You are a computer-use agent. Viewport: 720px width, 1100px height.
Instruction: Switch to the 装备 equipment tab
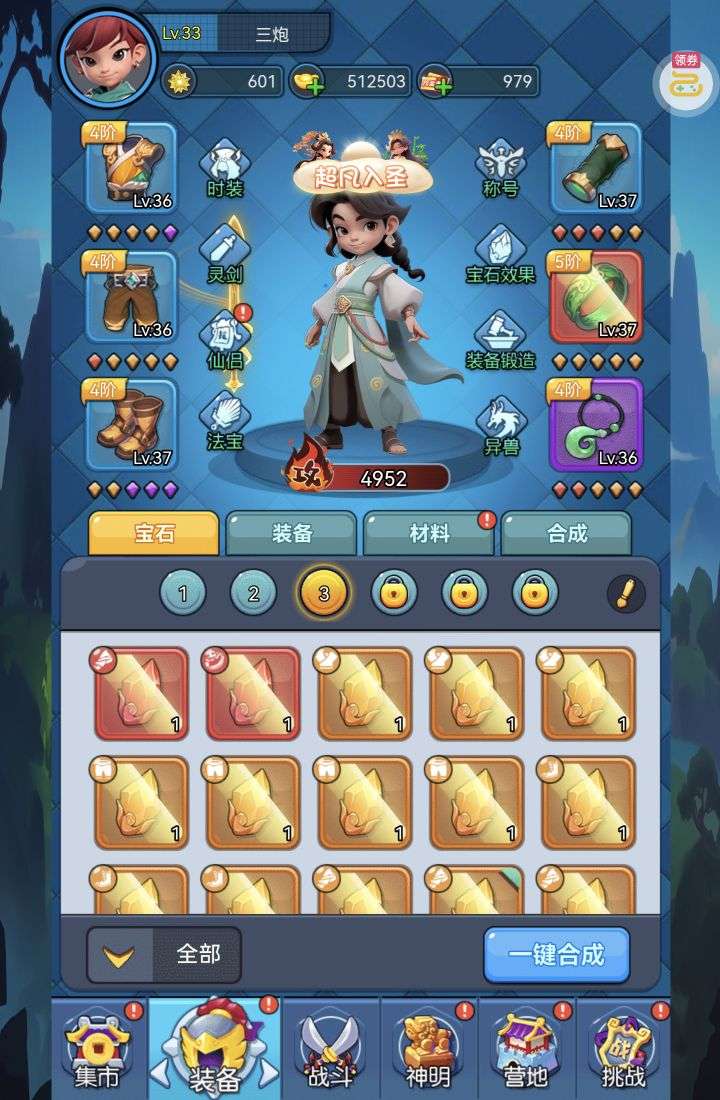click(x=291, y=534)
